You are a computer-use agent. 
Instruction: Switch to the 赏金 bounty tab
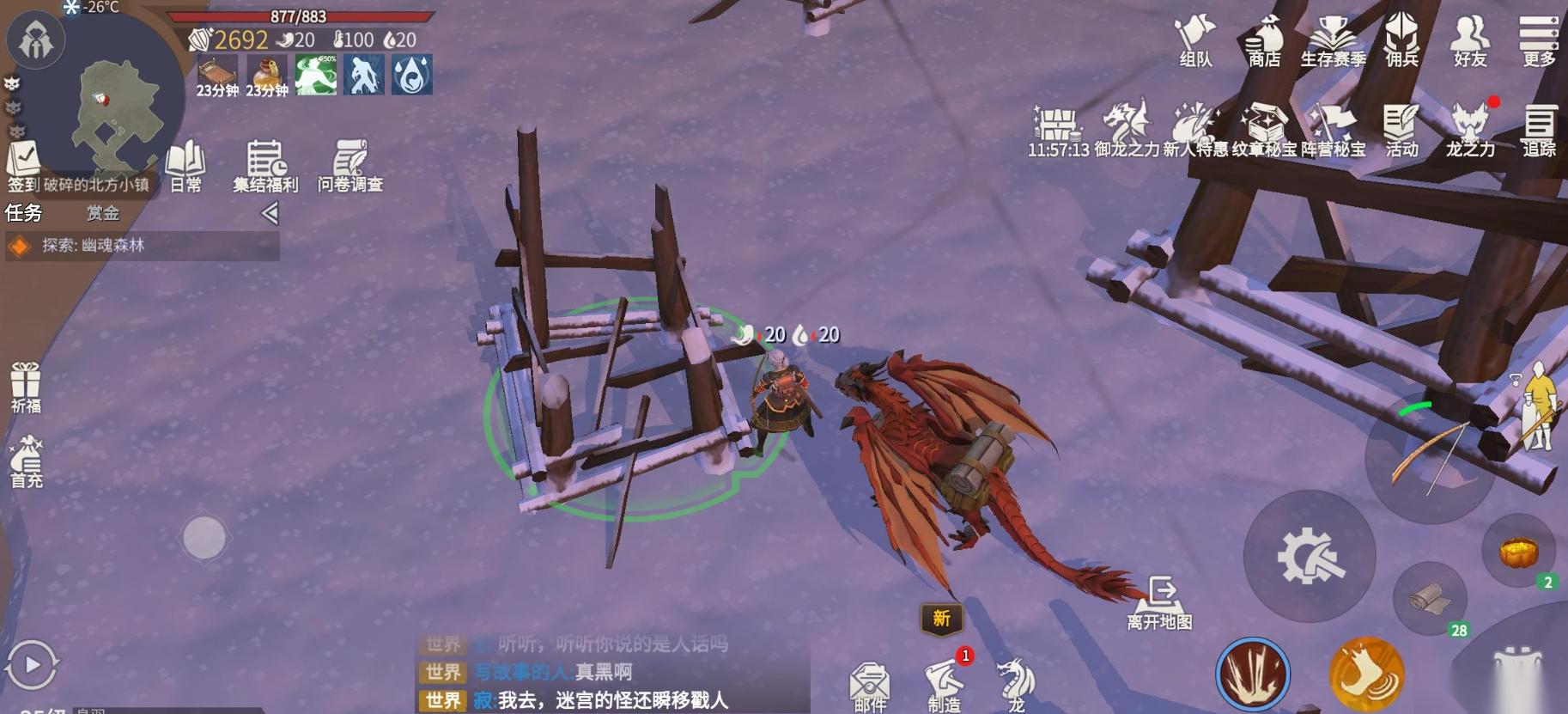(x=103, y=212)
